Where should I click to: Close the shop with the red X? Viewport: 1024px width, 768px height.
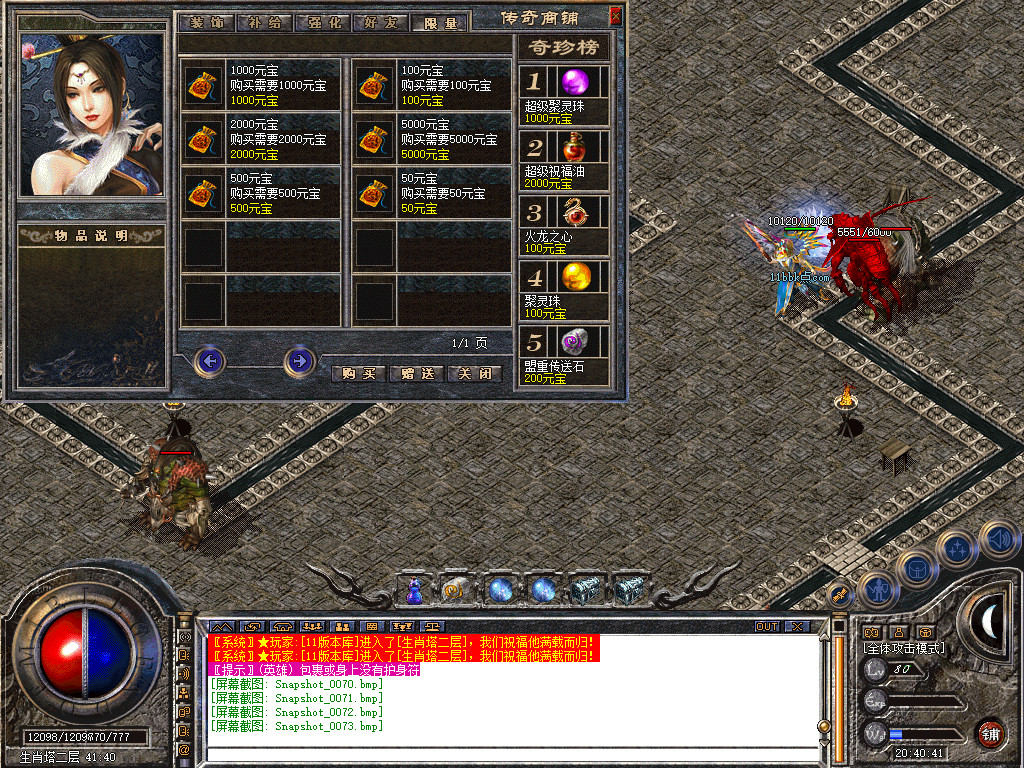point(615,16)
